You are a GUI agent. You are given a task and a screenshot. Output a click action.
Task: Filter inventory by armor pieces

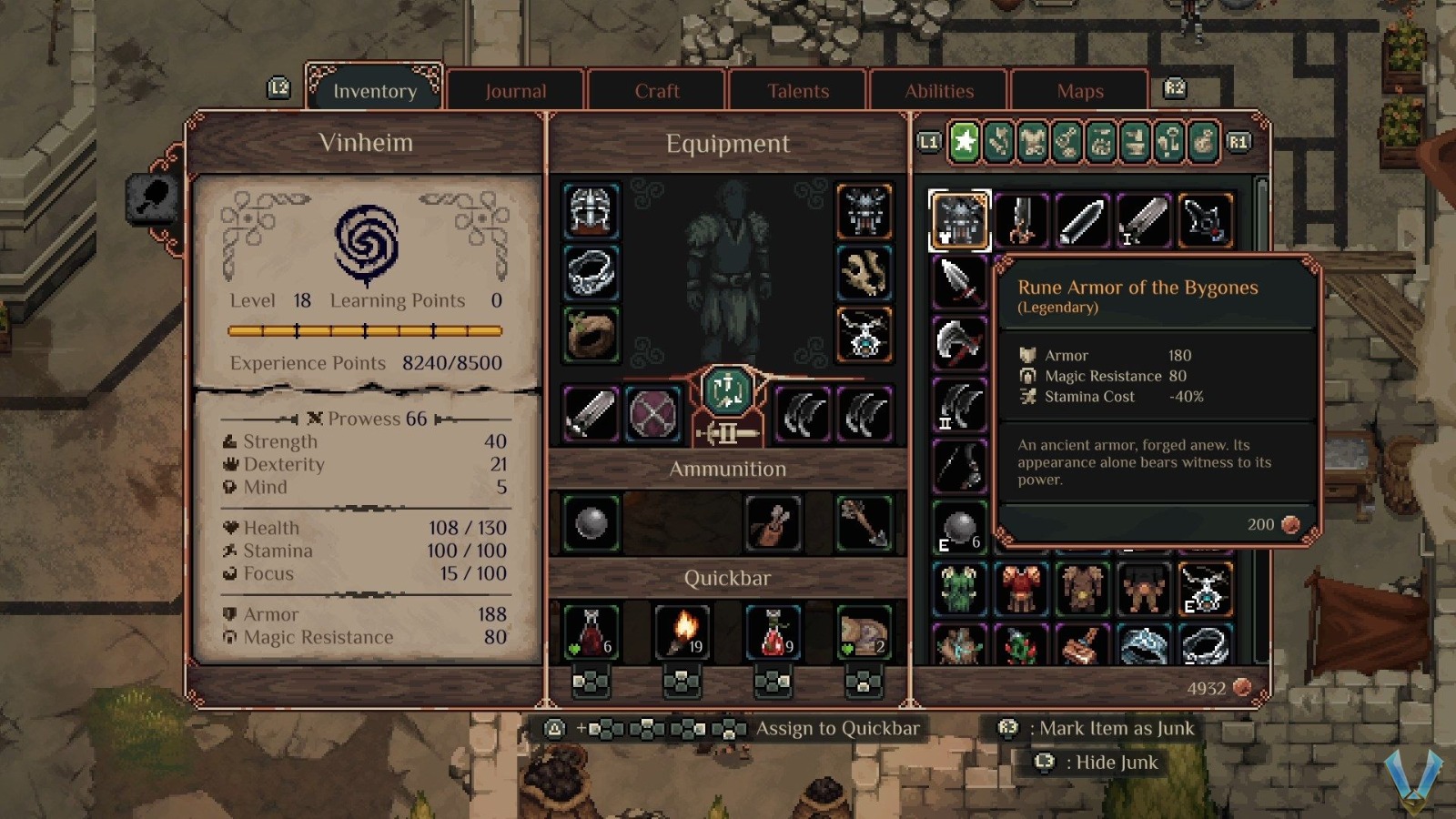(x=1034, y=143)
